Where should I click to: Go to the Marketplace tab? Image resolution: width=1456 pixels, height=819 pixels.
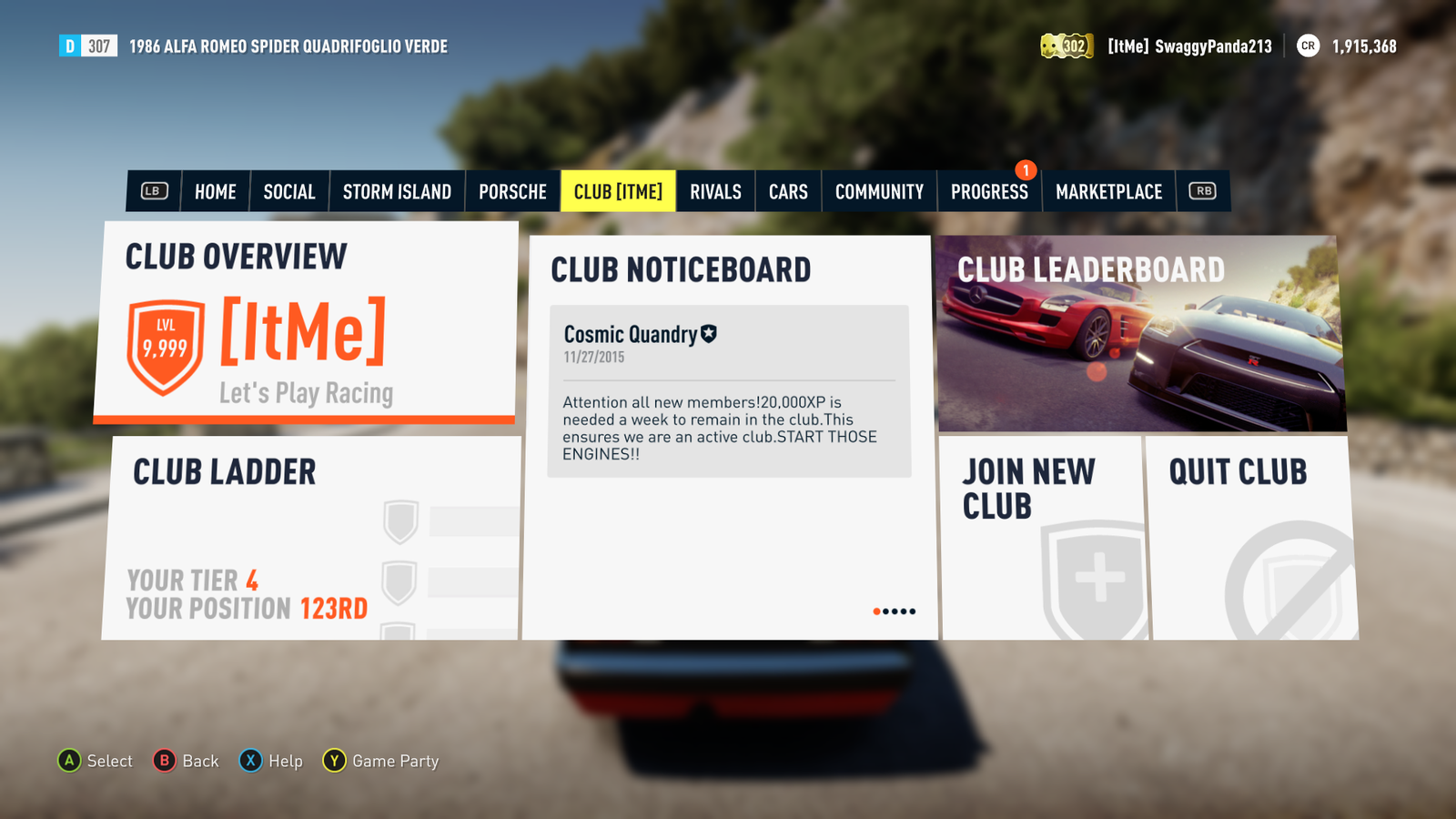[x=1108, y=192]
